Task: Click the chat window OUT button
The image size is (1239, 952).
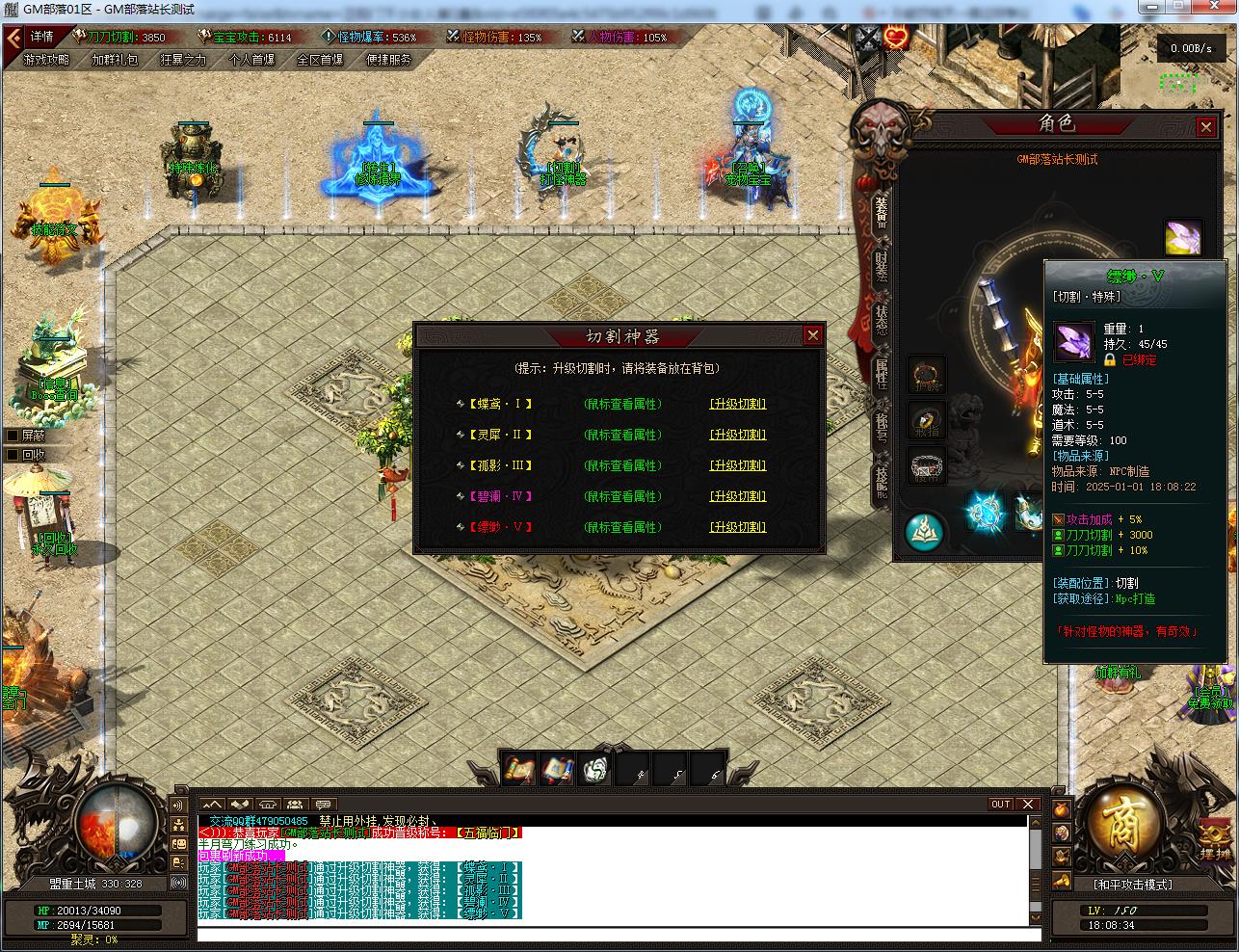Action: pyautogui.click(x=1001, y=805)
